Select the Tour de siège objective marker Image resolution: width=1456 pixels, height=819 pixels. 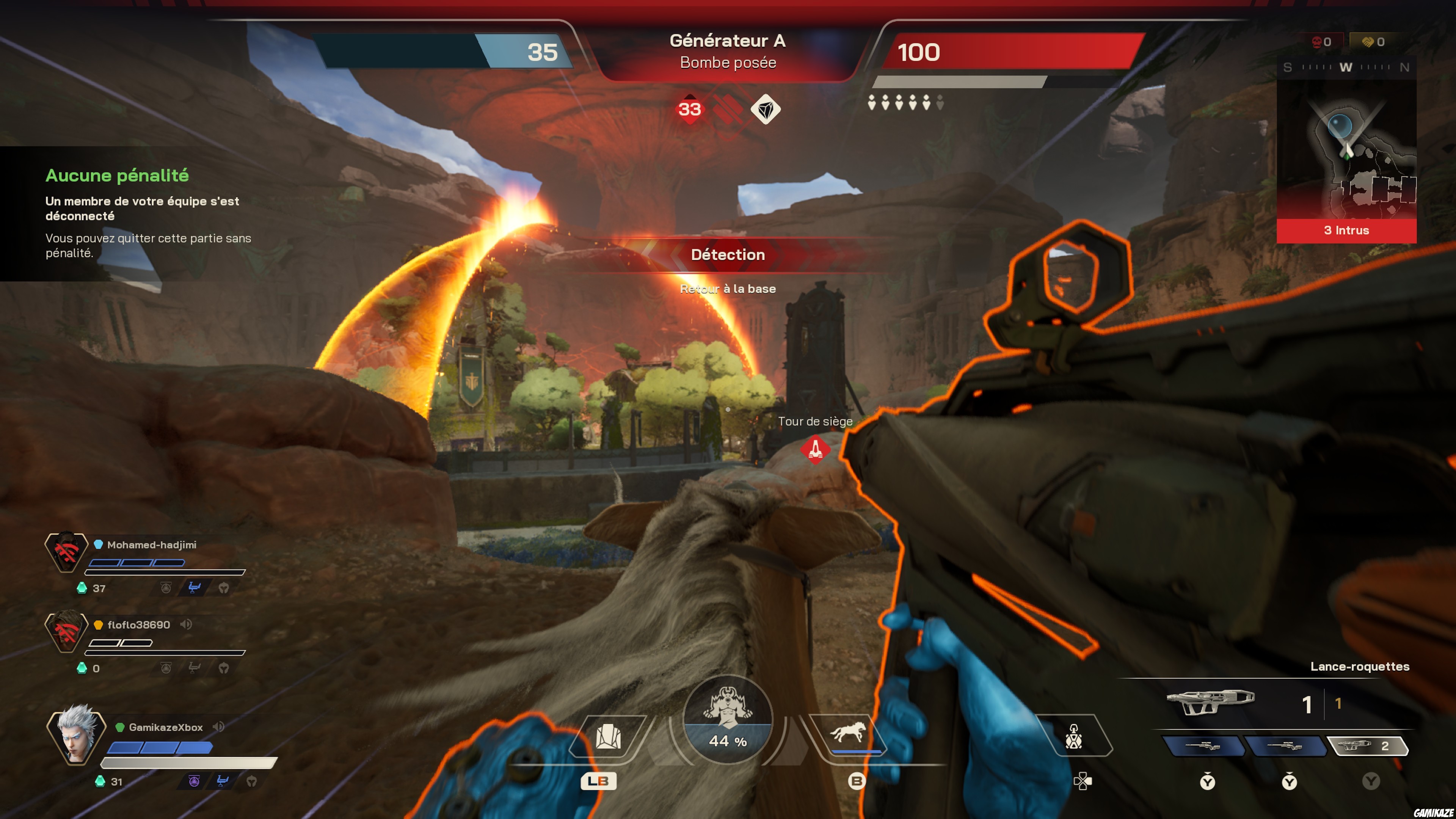coord(815,449)
